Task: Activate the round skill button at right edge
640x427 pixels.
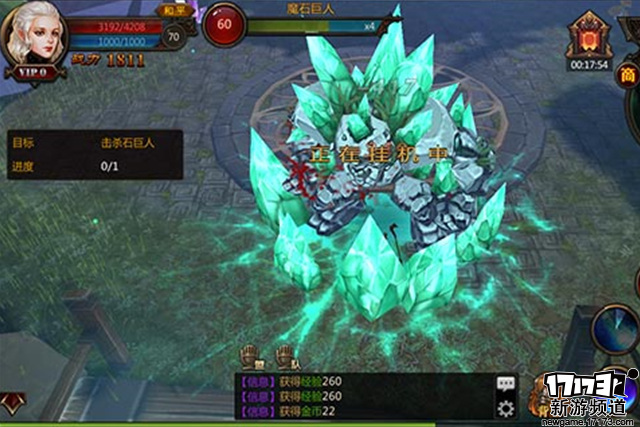Action: pyautogui.click(x=618, y=327)
